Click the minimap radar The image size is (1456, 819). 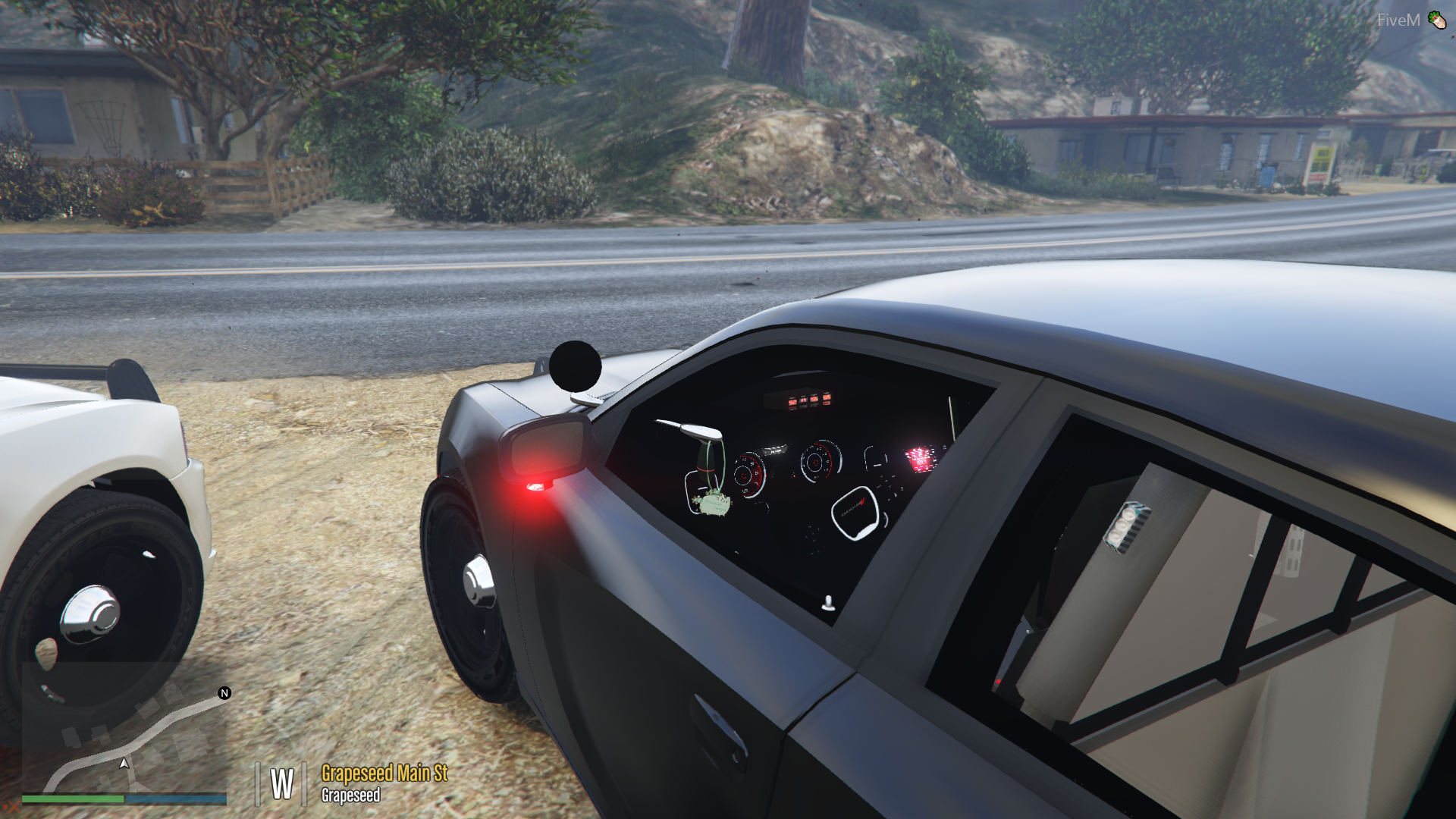coord(124,726)
